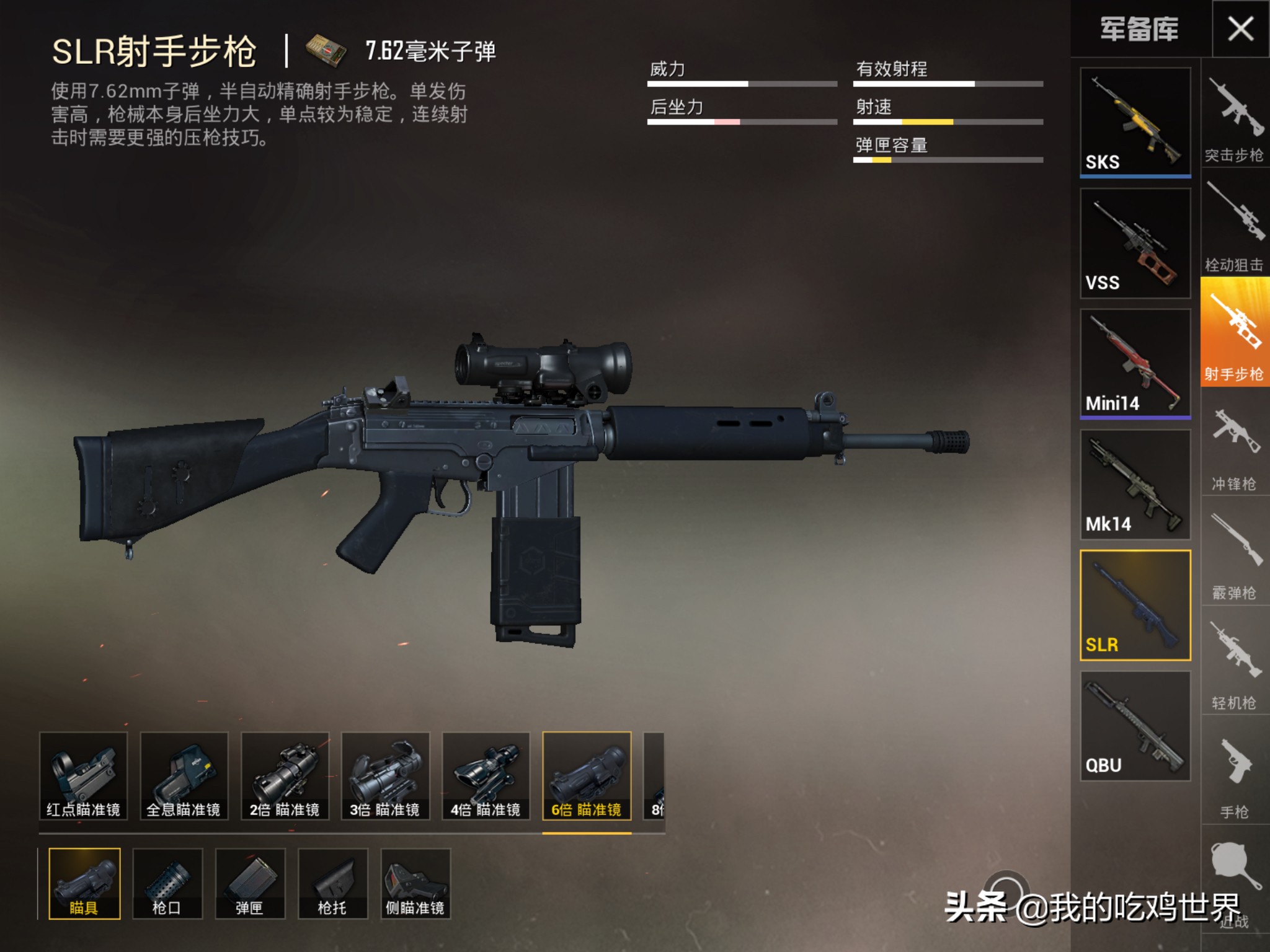Select the Mk14 weapon tile
The width and height of the screenshot is (1270, 952).
(x=1135, y=484)
